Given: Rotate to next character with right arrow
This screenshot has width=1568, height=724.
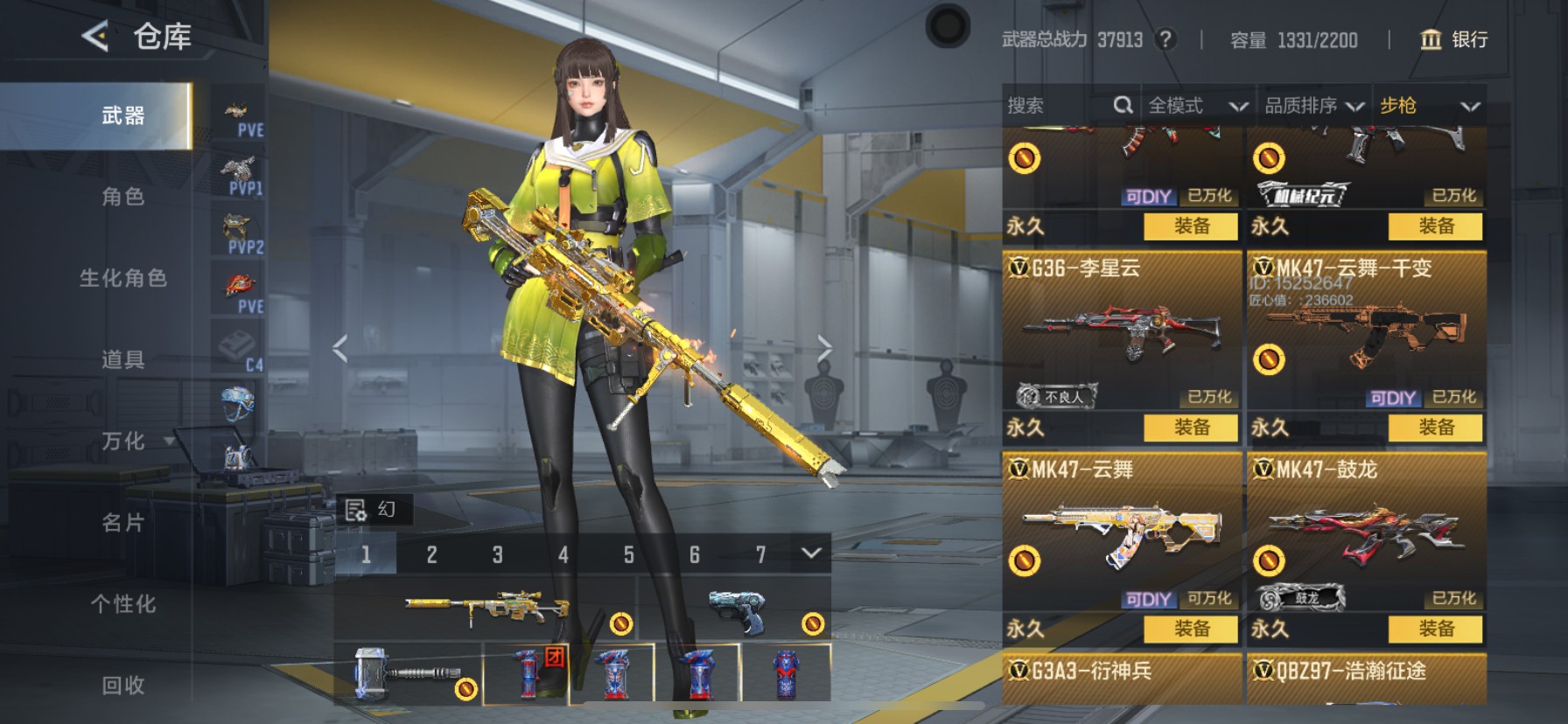Looking at the screenshot, I should pyautogui.click(x=824, y=348).
